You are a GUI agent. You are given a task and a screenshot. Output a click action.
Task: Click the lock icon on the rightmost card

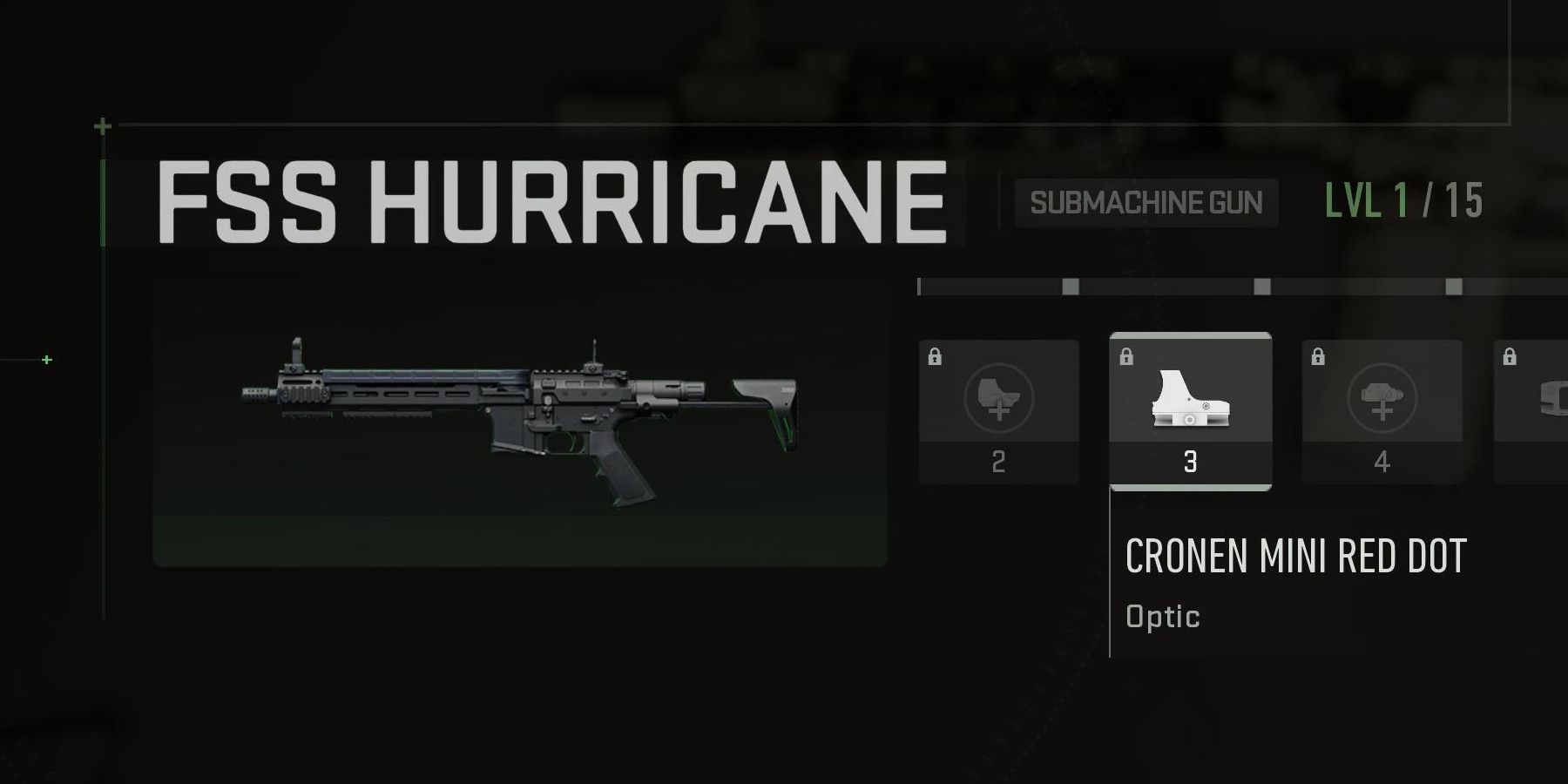pos(1511,357)
